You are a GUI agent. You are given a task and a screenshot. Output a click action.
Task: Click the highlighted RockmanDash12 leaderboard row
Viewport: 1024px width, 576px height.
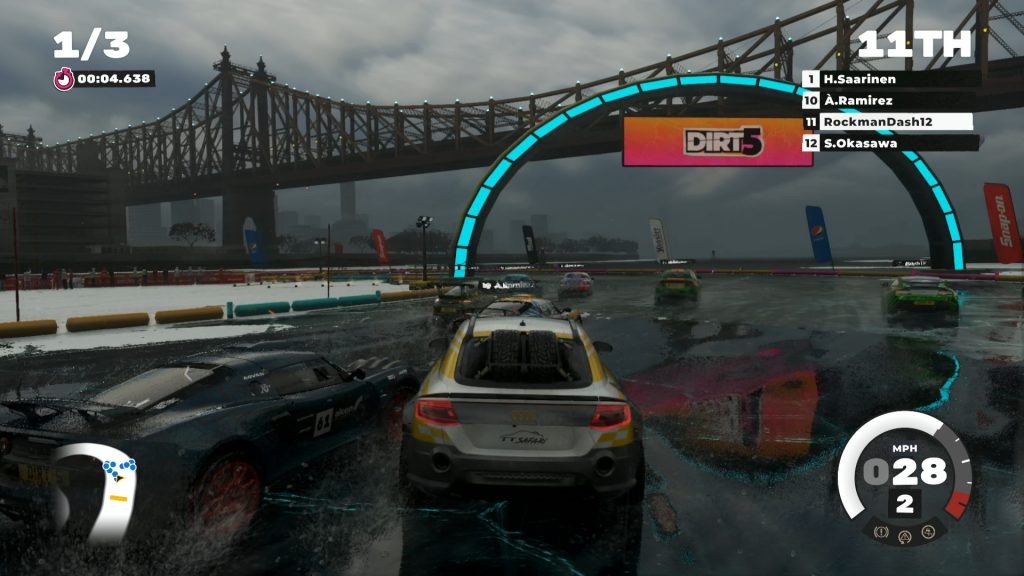click(888, 122)
